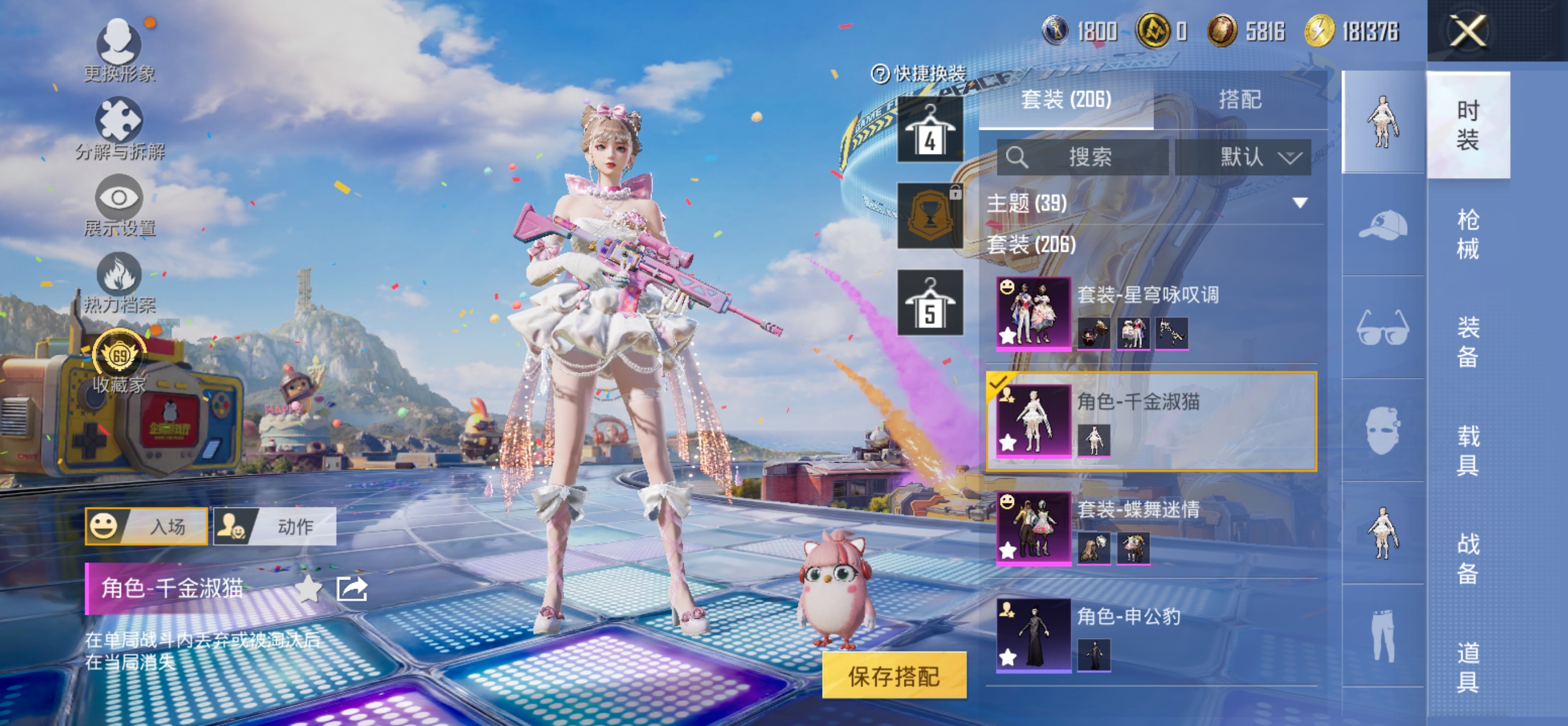Open the 载具 vehicles category
The image size is (1568, 726).
[1467, 451]
